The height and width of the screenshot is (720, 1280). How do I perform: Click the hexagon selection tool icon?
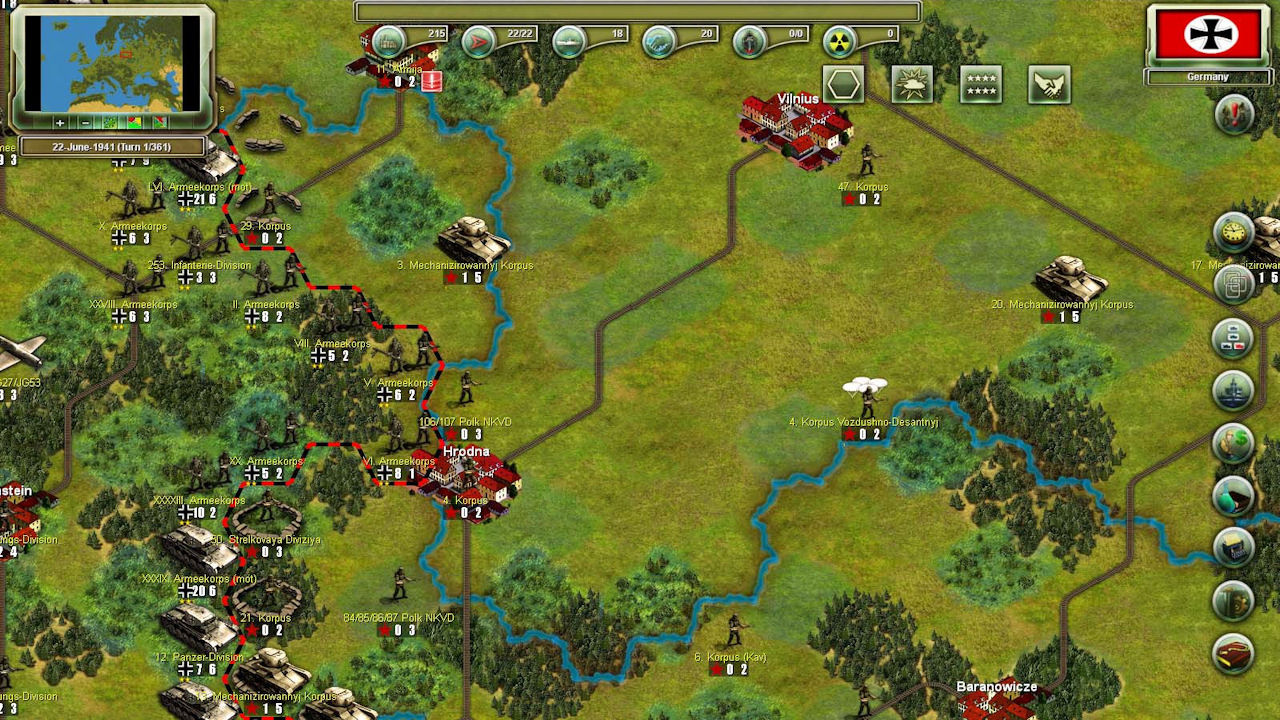843,84
